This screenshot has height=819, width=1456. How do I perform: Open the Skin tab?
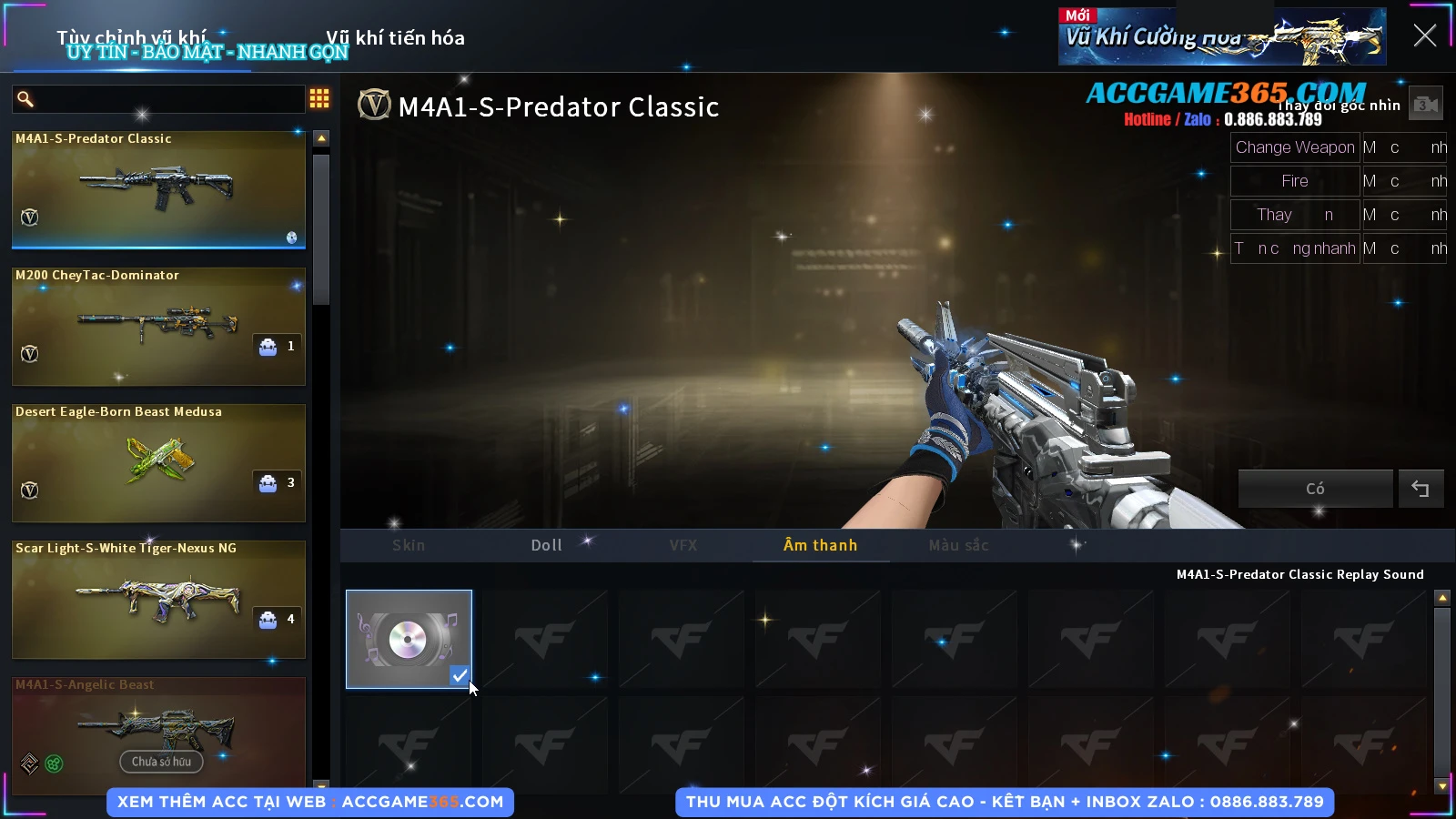pos(409,545)
